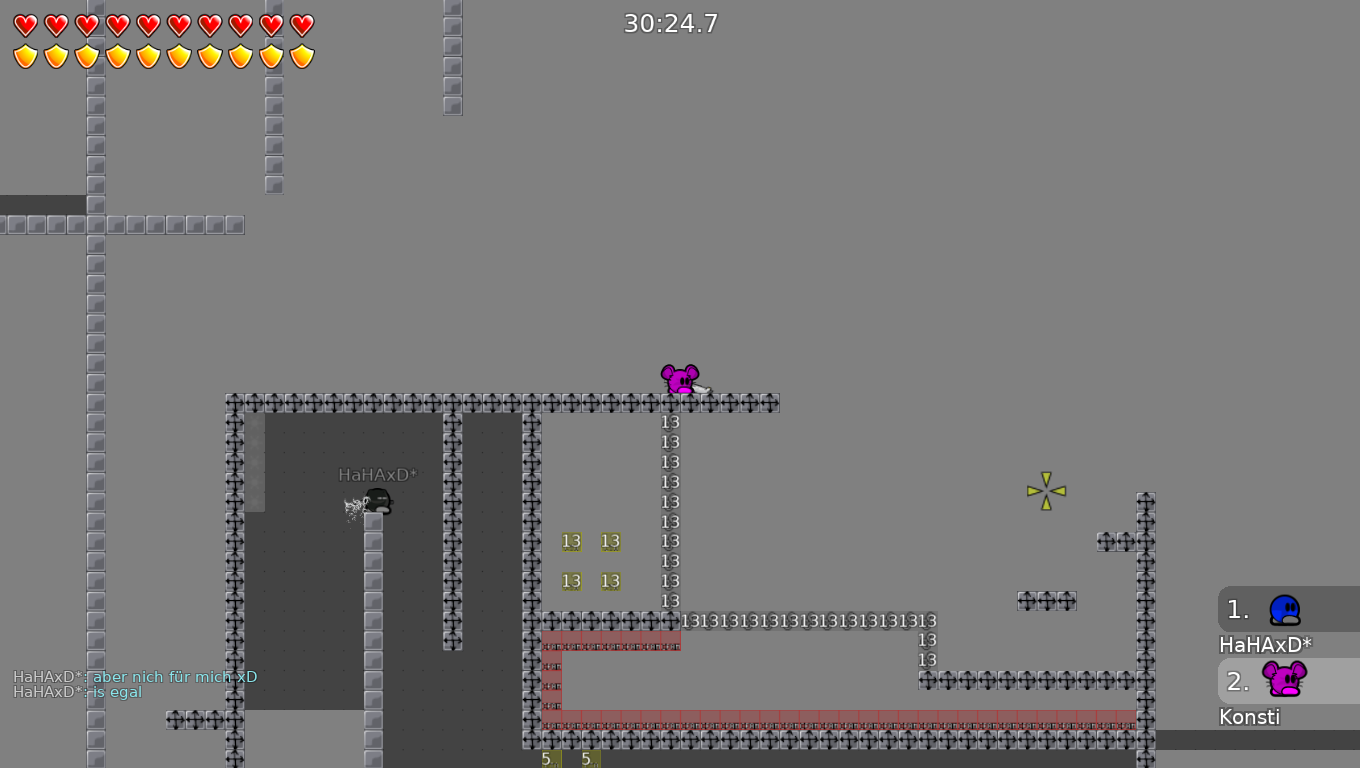Click the fifth heart in the health row
1360x768 pixels.
pos(147,26)
